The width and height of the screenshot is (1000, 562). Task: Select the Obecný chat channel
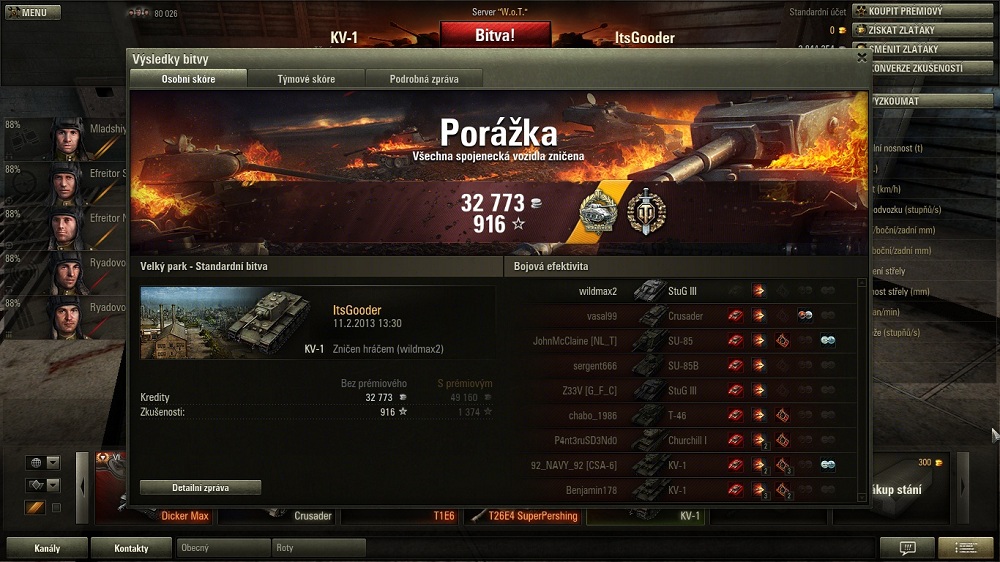tap(223, 548)
